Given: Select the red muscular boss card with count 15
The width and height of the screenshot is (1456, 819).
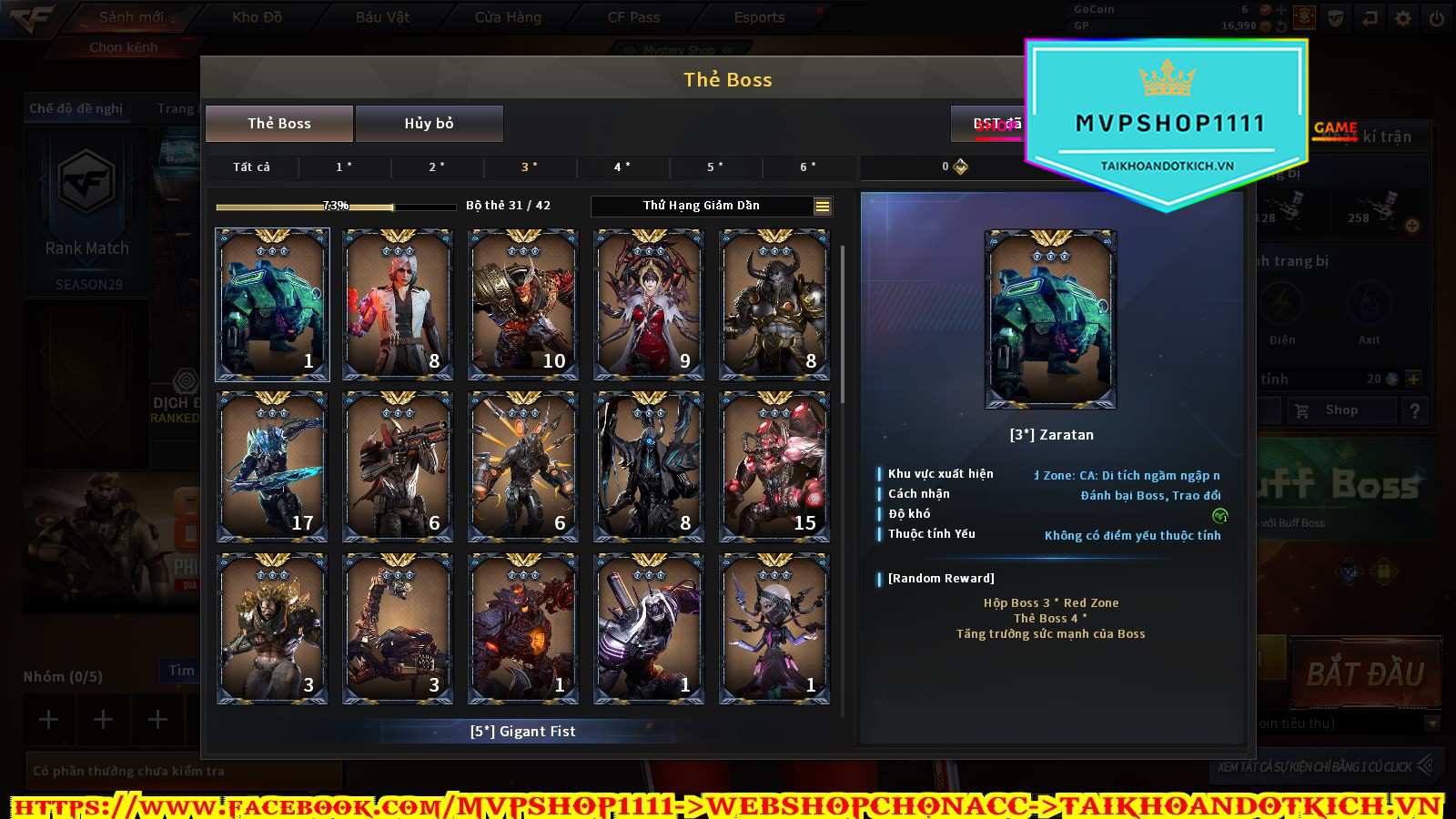Looking at the screenshot, I should (x=774, y=466).
